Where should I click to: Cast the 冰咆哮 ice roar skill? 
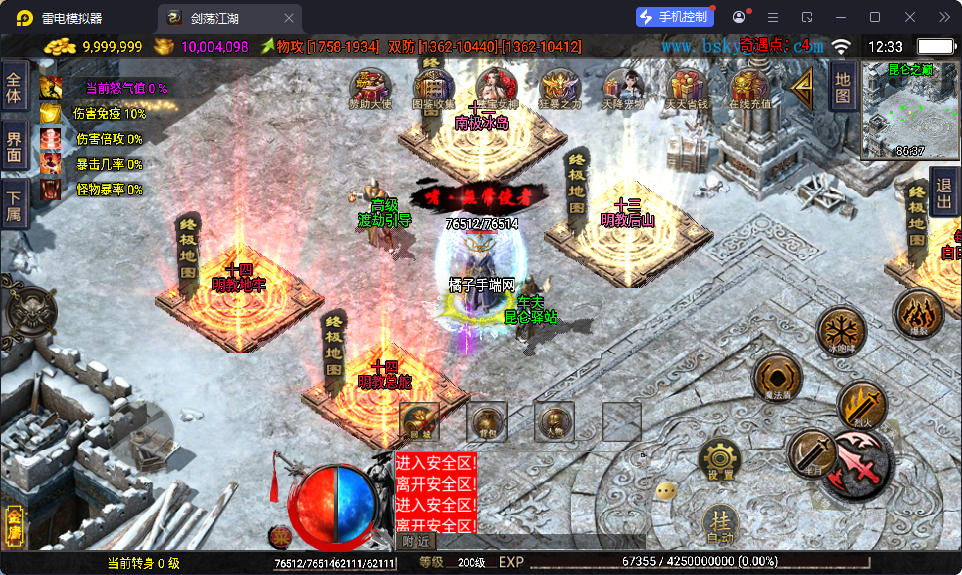[840, 330]
